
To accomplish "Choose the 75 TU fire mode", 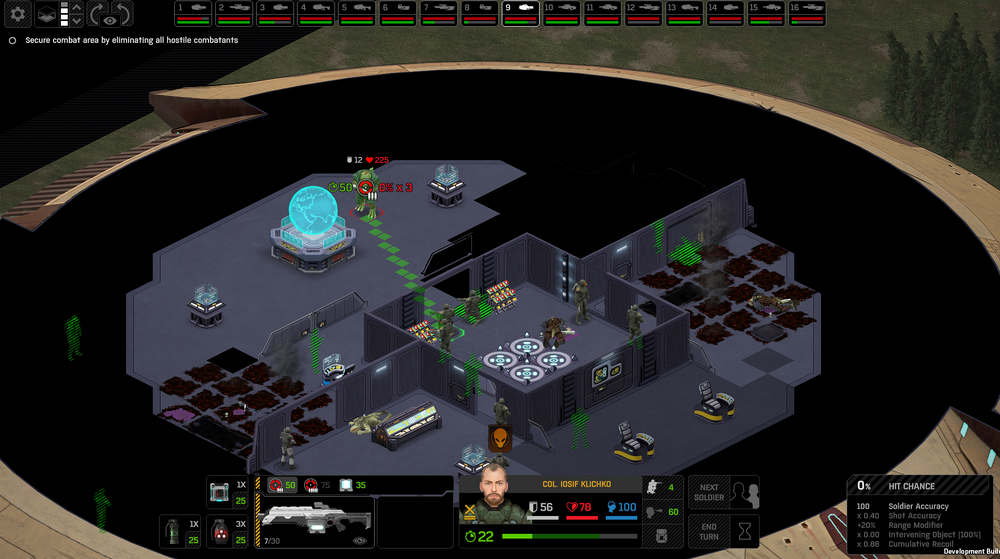I will point(318,485).
